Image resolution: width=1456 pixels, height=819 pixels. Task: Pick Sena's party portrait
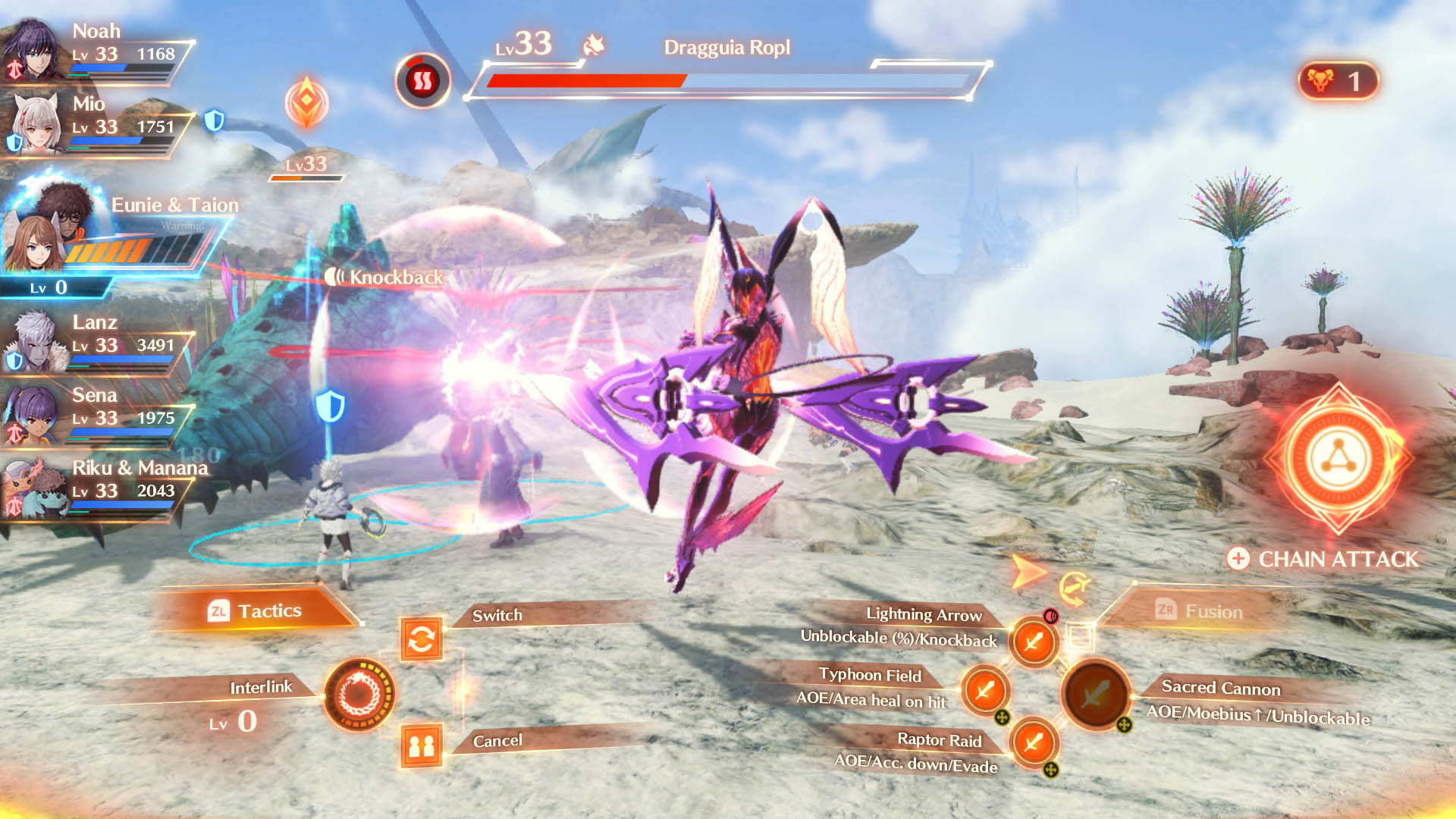pos(32,415)
